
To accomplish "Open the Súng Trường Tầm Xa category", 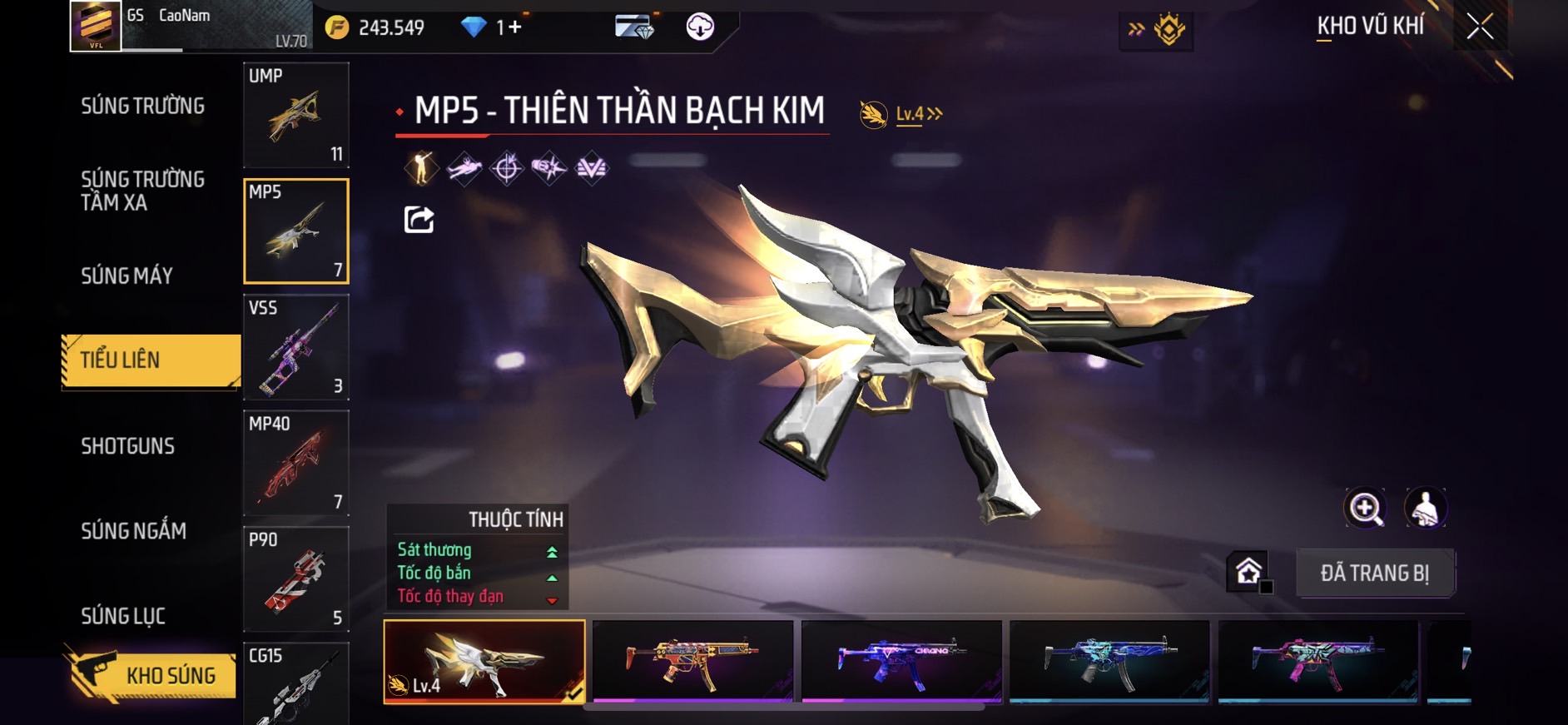I will pos(142,191).
